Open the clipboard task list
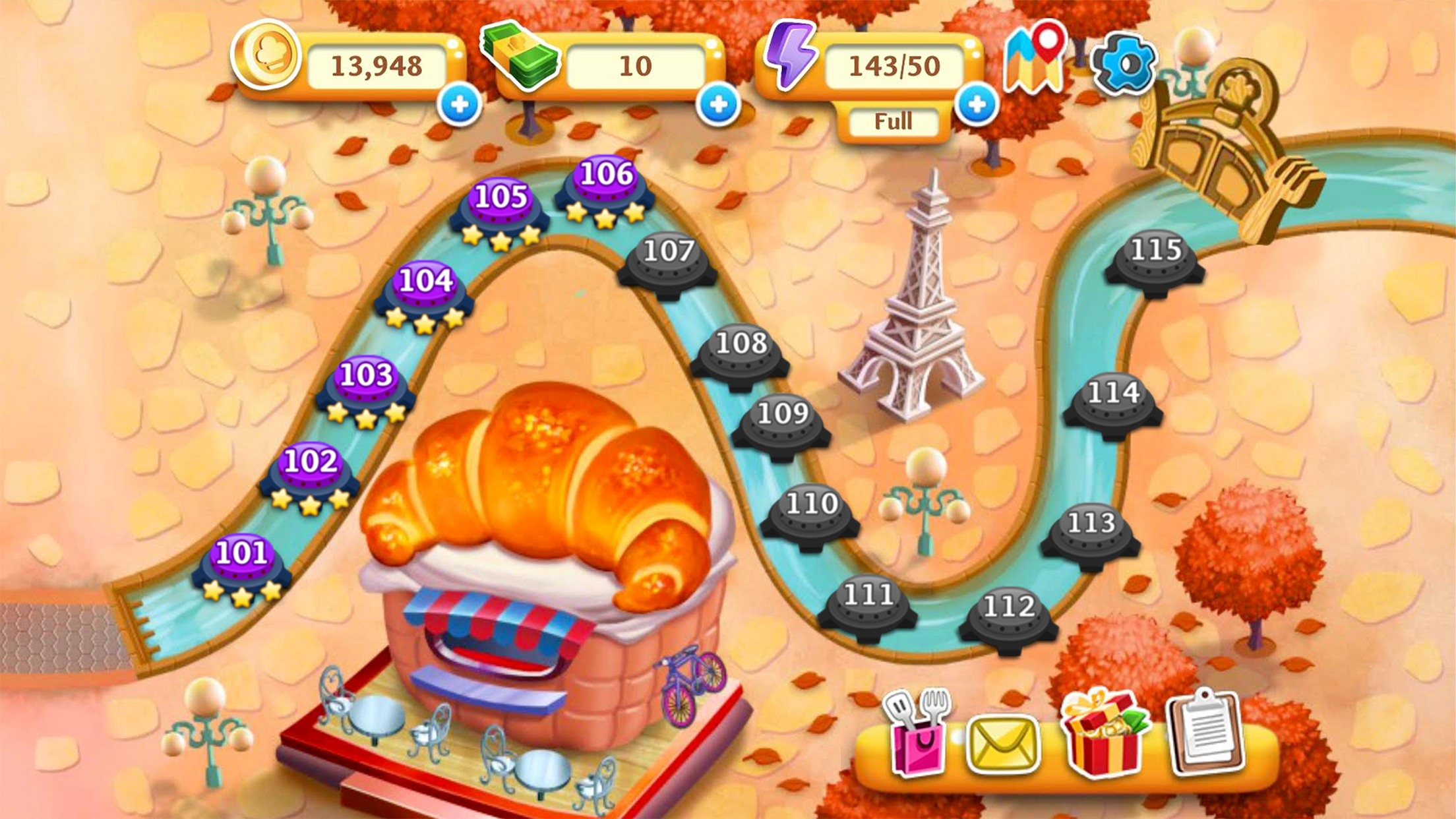Screen dimensions: 1456x819 (1205, 732)
